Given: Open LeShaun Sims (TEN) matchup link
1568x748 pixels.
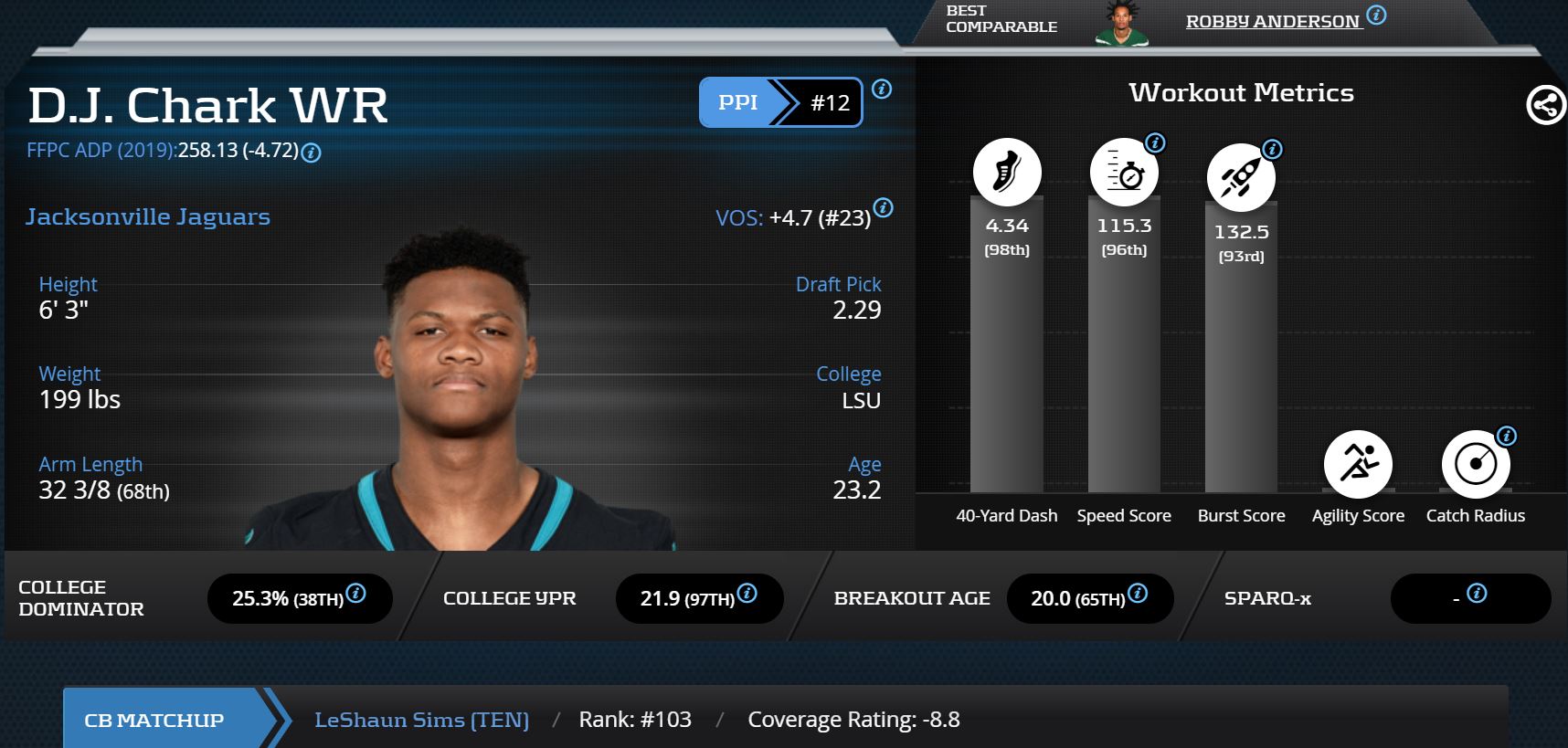Looking at the screenshot, I should pos(421,720).
